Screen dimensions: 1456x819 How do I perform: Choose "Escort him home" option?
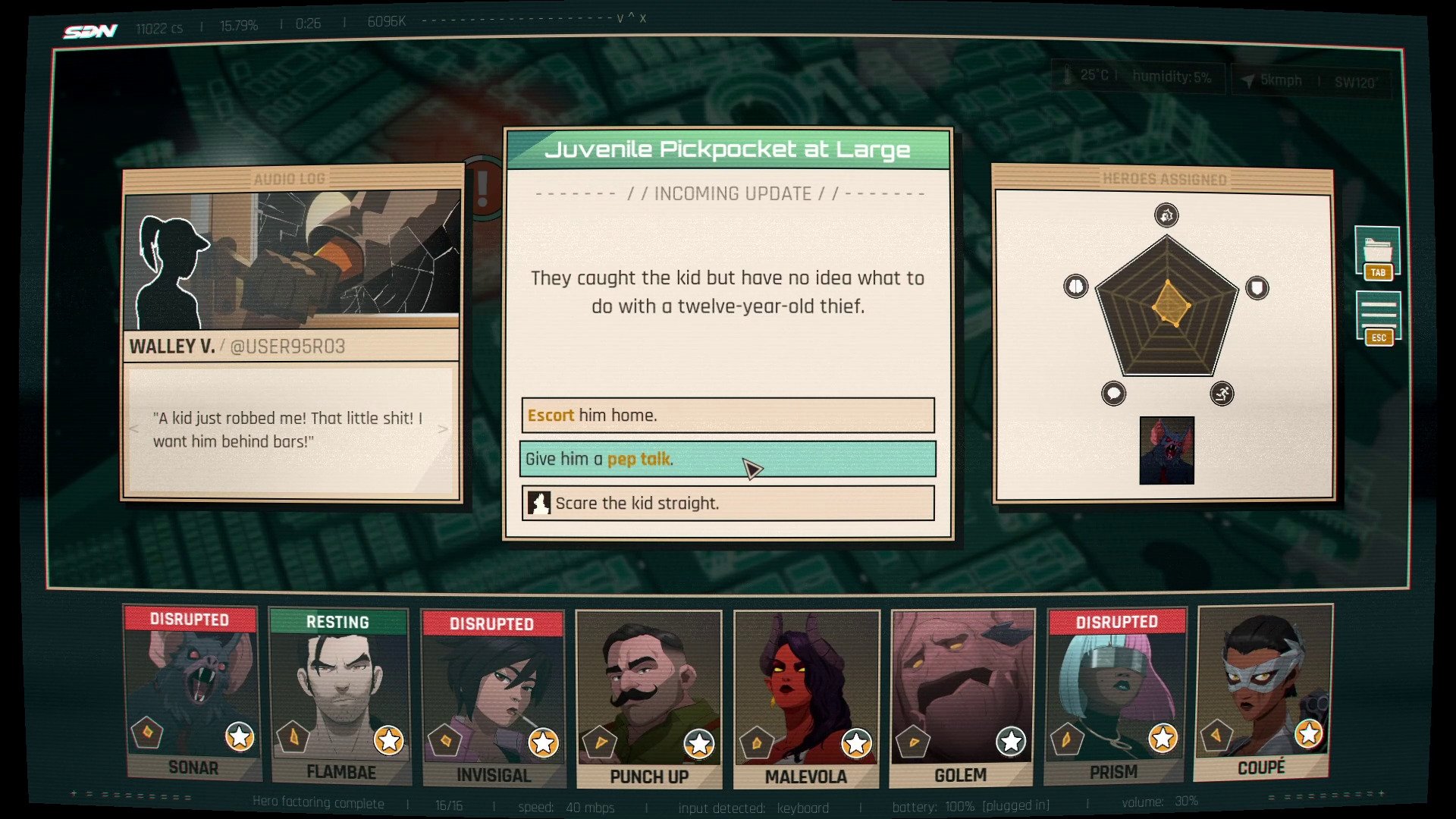click(728, 416)
